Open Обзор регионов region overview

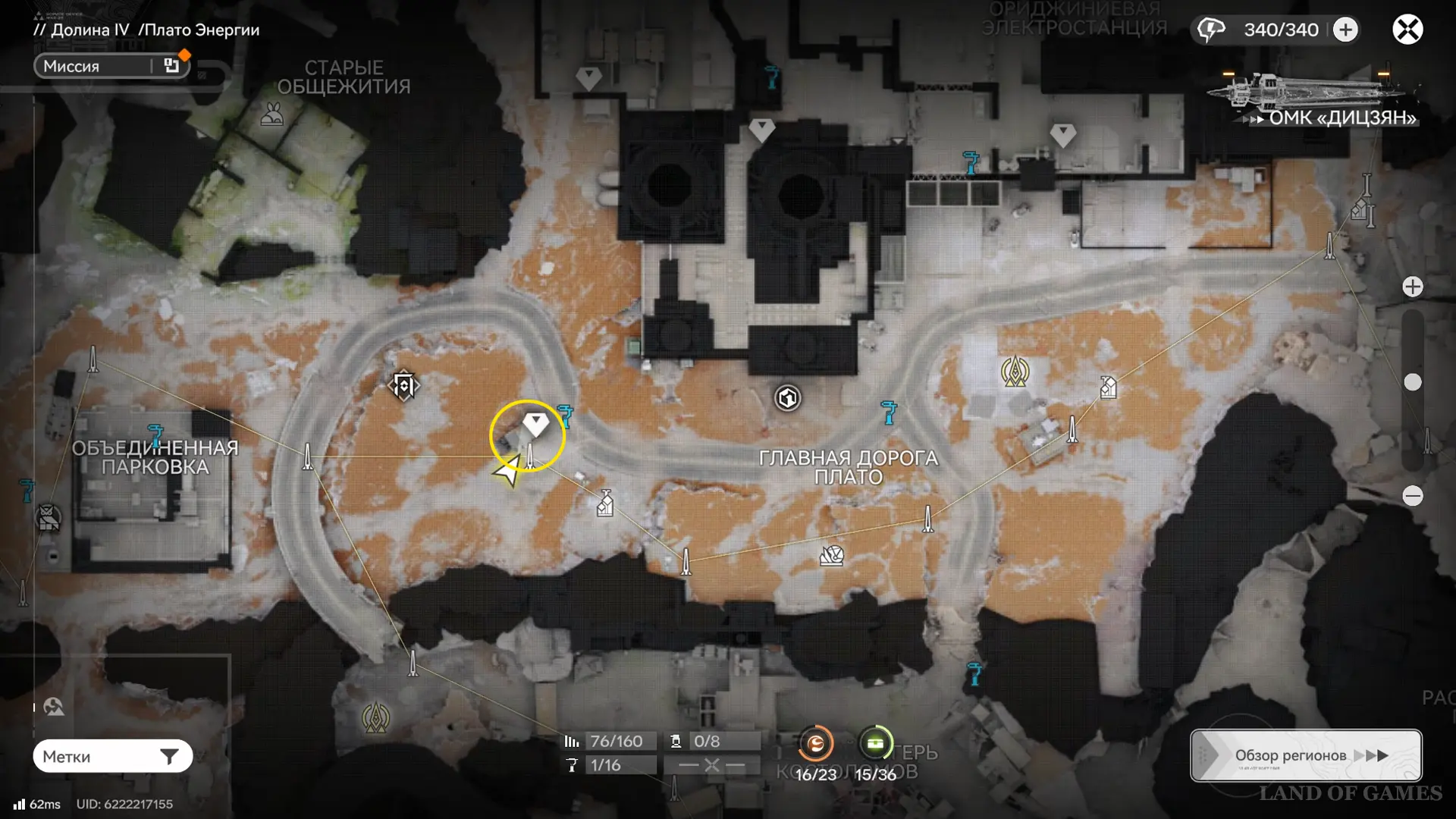pos(1306,755)
